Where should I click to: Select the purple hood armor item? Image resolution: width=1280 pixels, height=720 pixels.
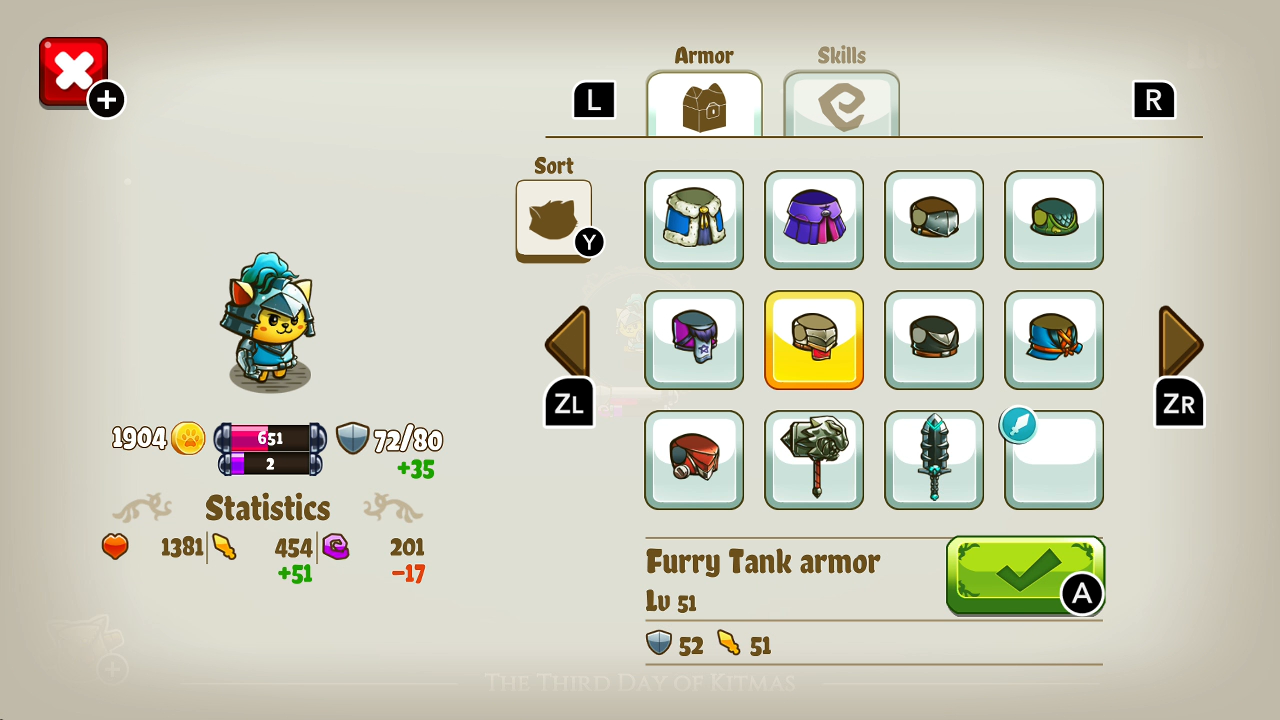click(814, 220)
